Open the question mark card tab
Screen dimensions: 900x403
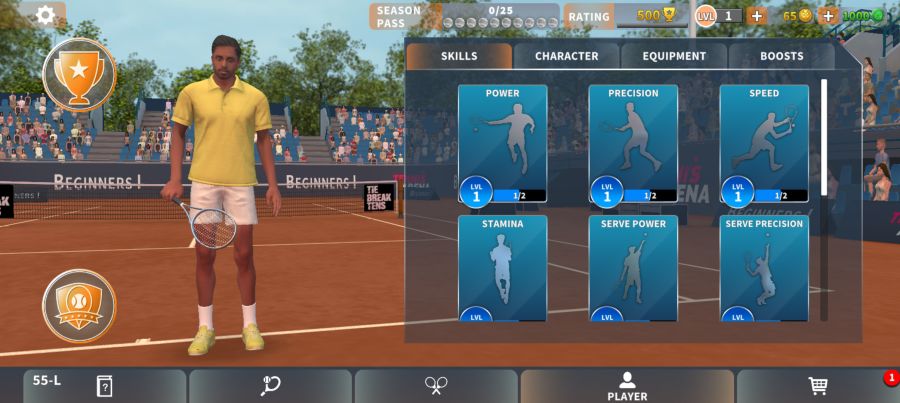coord(104,386)
